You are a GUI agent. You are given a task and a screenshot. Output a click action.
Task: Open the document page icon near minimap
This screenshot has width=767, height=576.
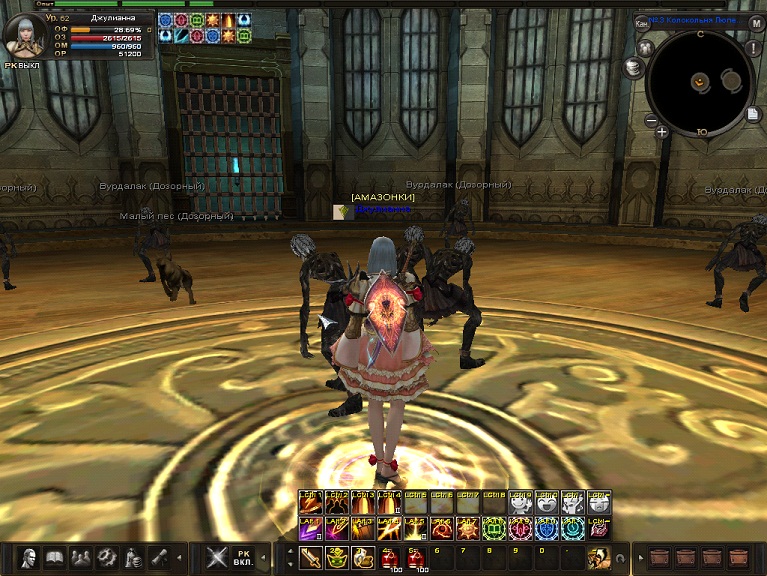pyautogui.click(x=751, y=115)
